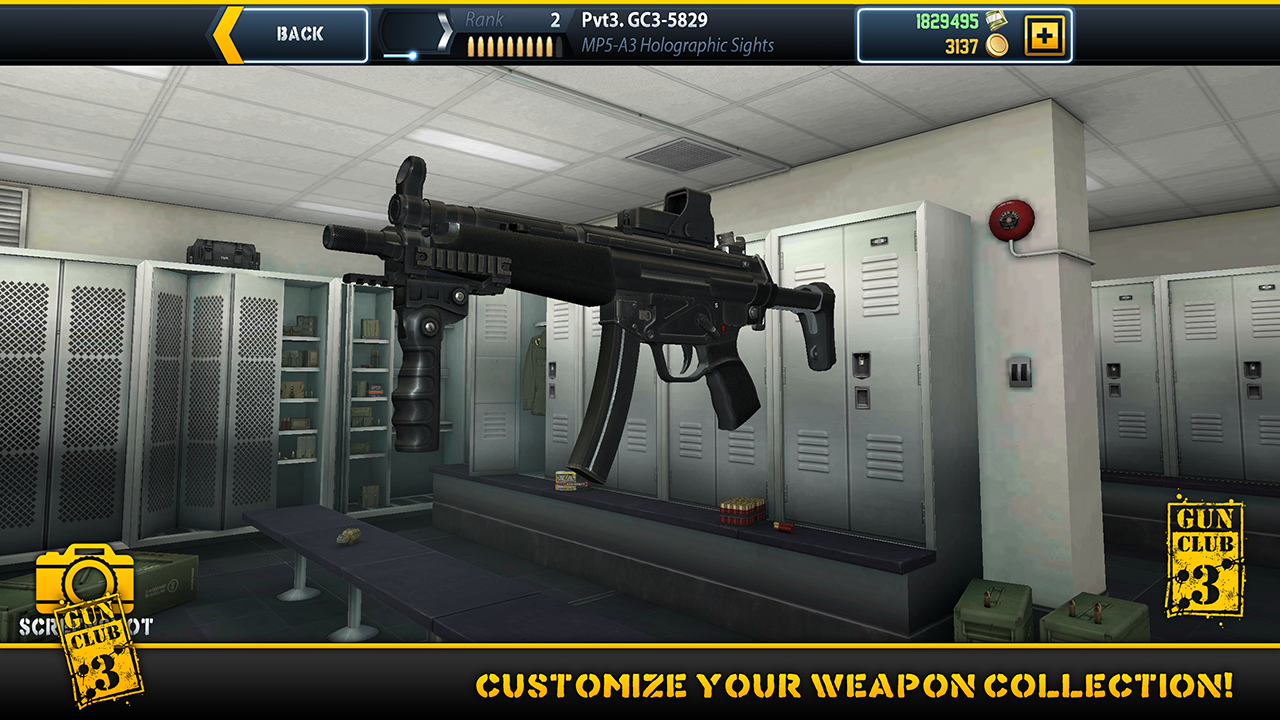Expand the yellow back chevron arrow
Screen dimensions: 1280x720
tap(228, 33)
